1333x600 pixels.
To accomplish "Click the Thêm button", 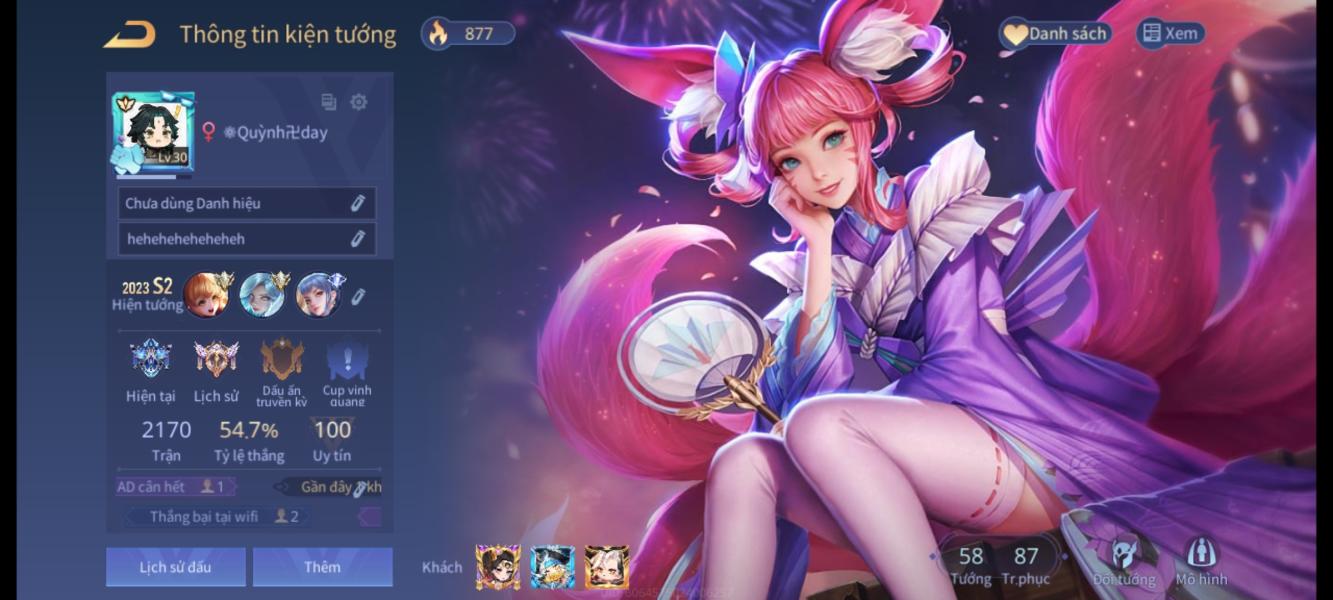I will click(322, 567).
